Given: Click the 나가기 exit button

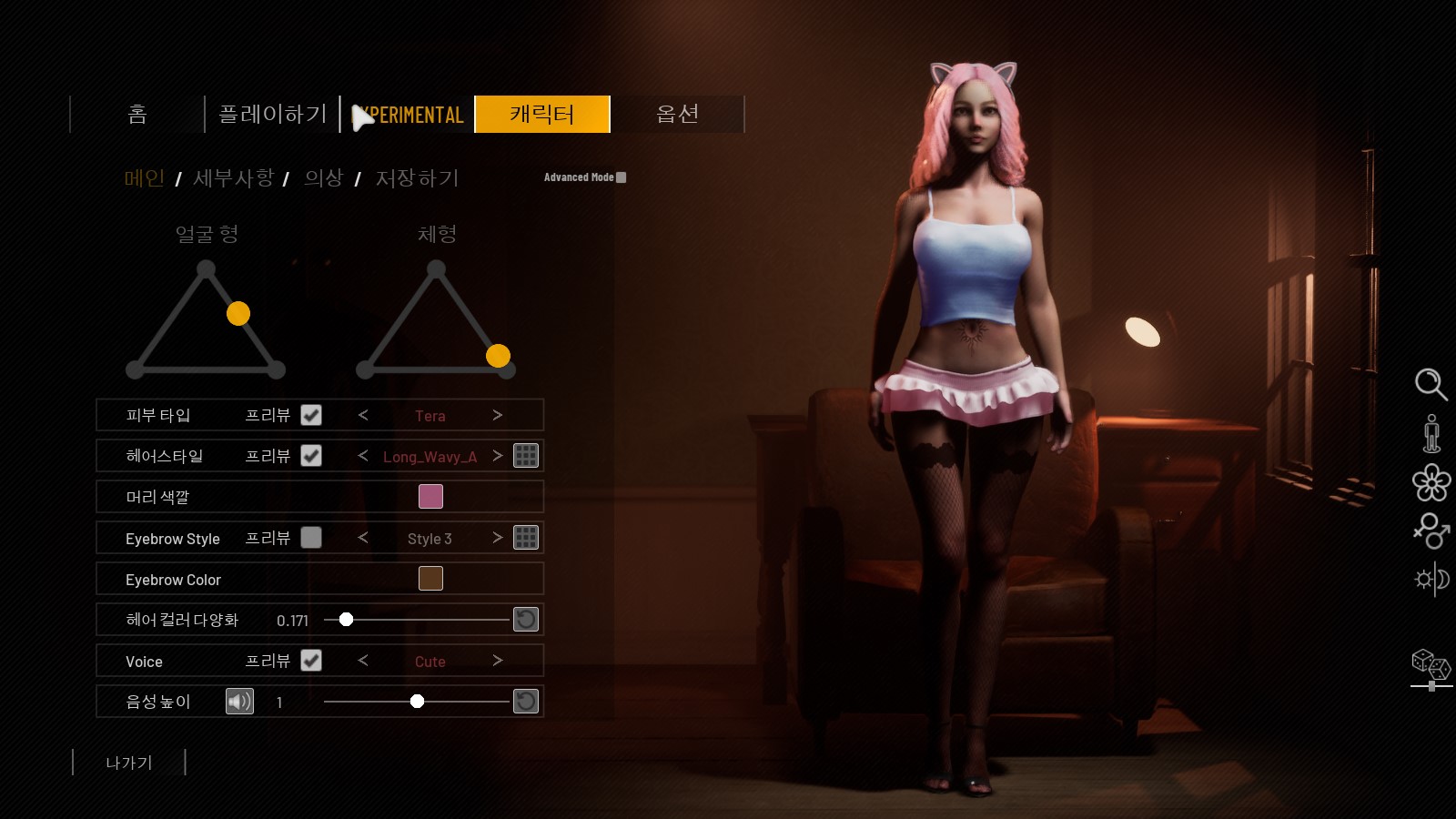Looking at the screenshot, I should 129,763.
